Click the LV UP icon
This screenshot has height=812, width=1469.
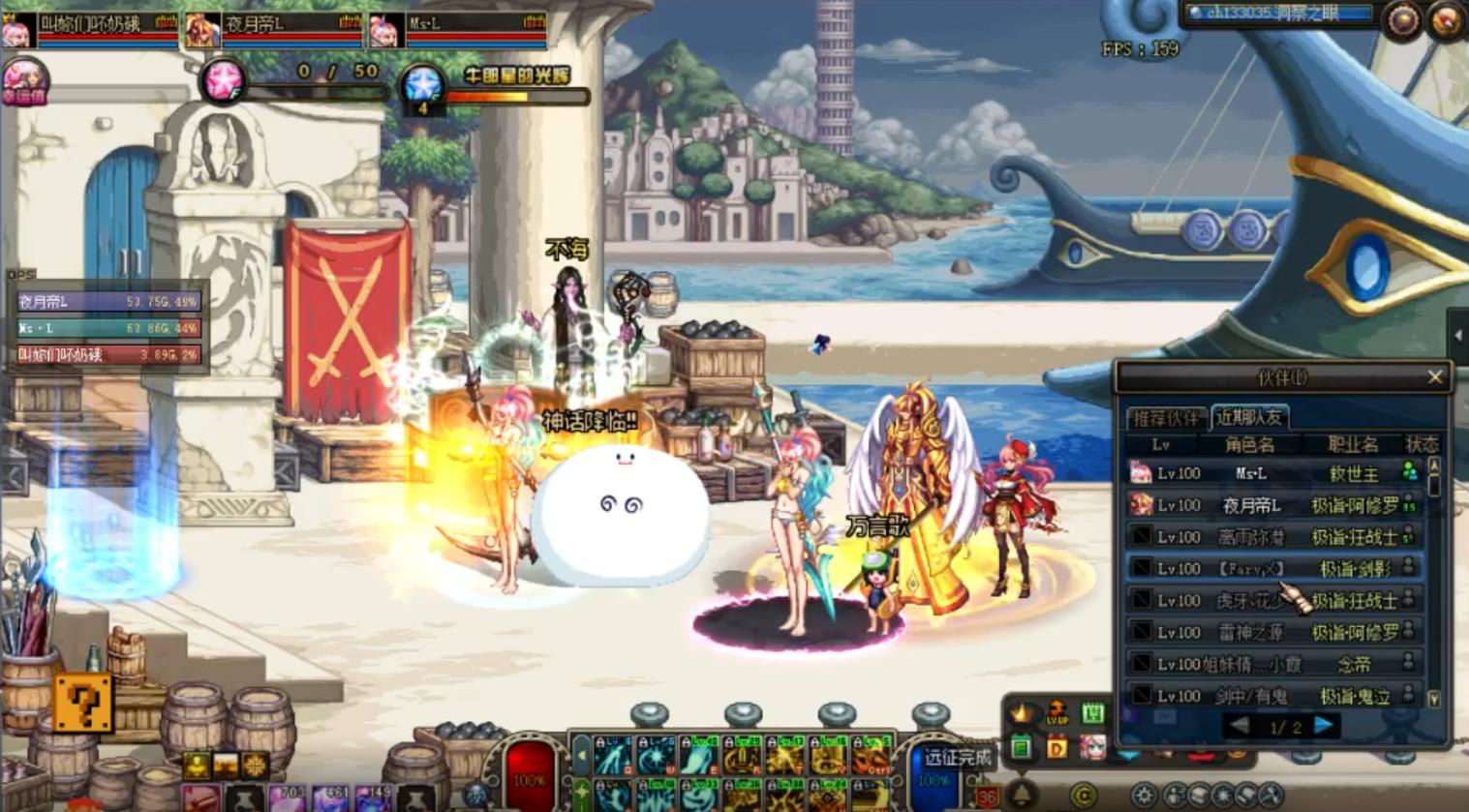pyautogui.click(x=1056, y=715)
